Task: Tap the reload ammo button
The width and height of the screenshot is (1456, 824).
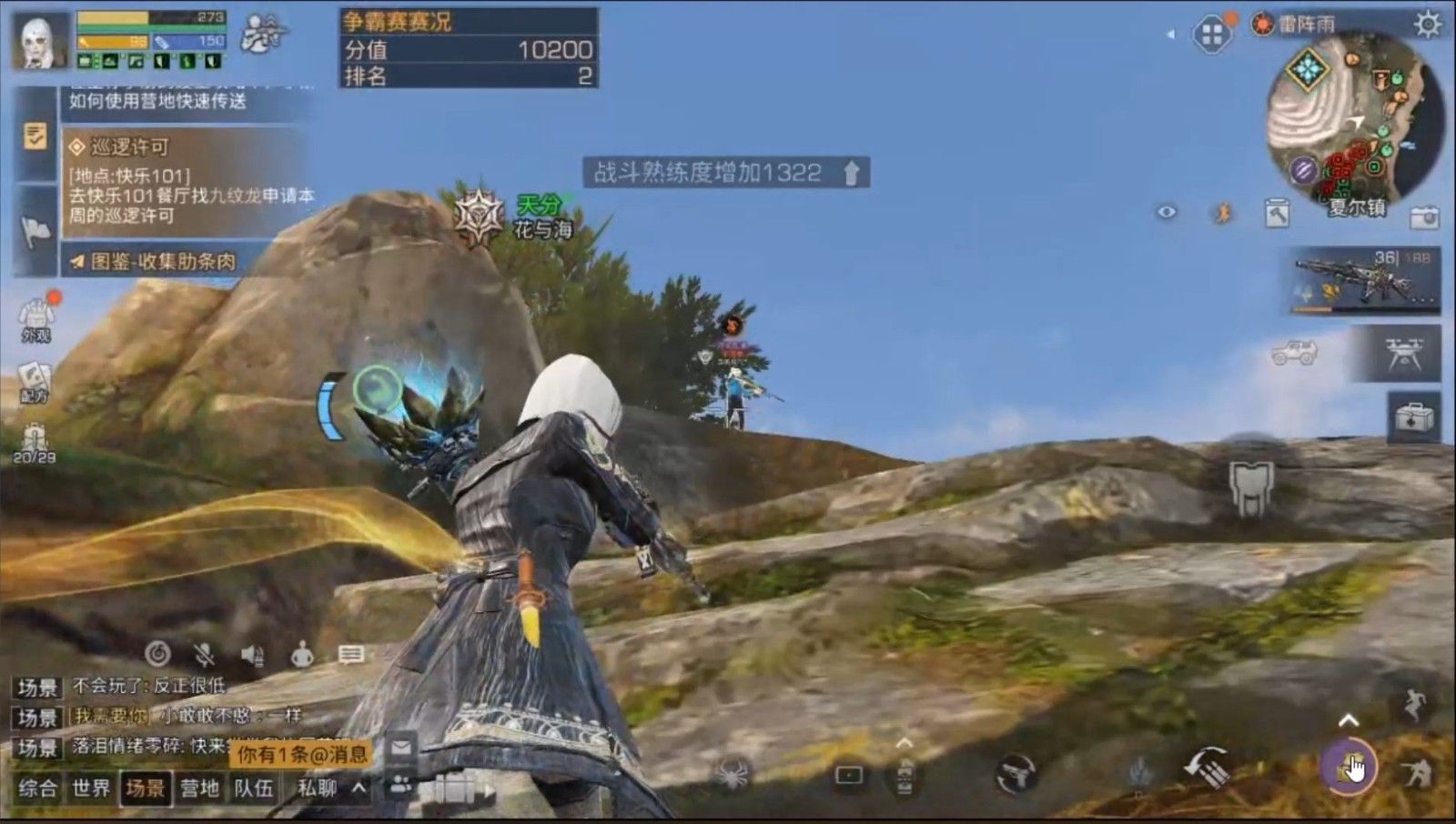Action: point(1207,769)
